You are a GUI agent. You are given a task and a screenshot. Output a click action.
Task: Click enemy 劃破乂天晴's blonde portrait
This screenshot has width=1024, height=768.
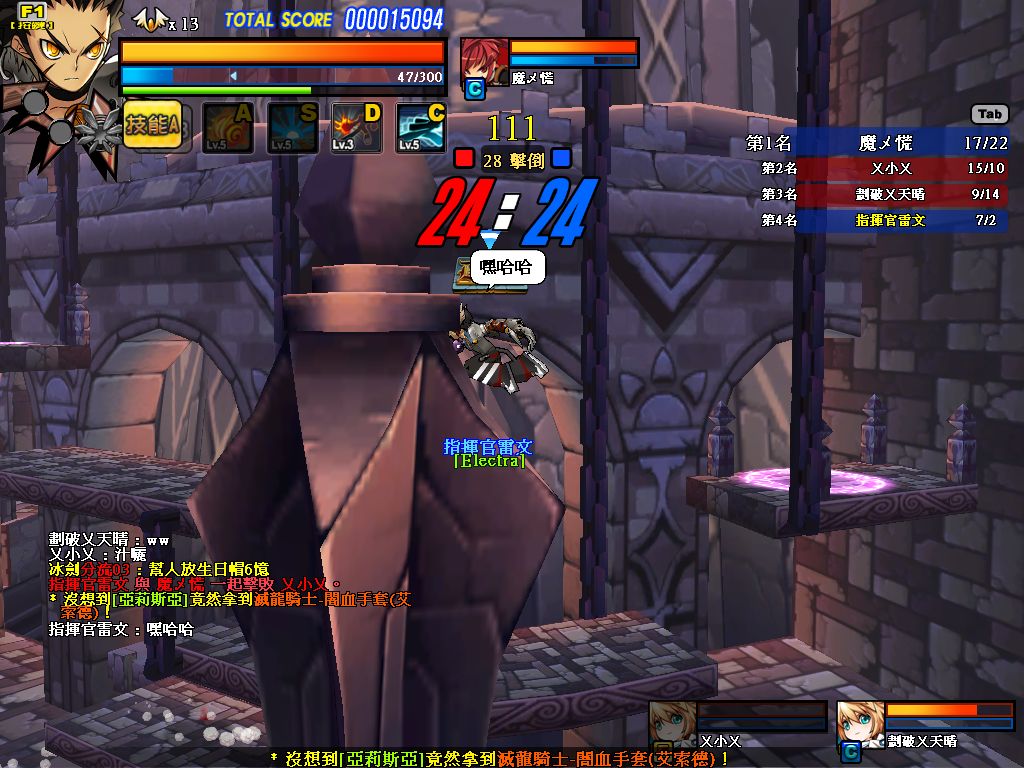(x=859, y=723)
